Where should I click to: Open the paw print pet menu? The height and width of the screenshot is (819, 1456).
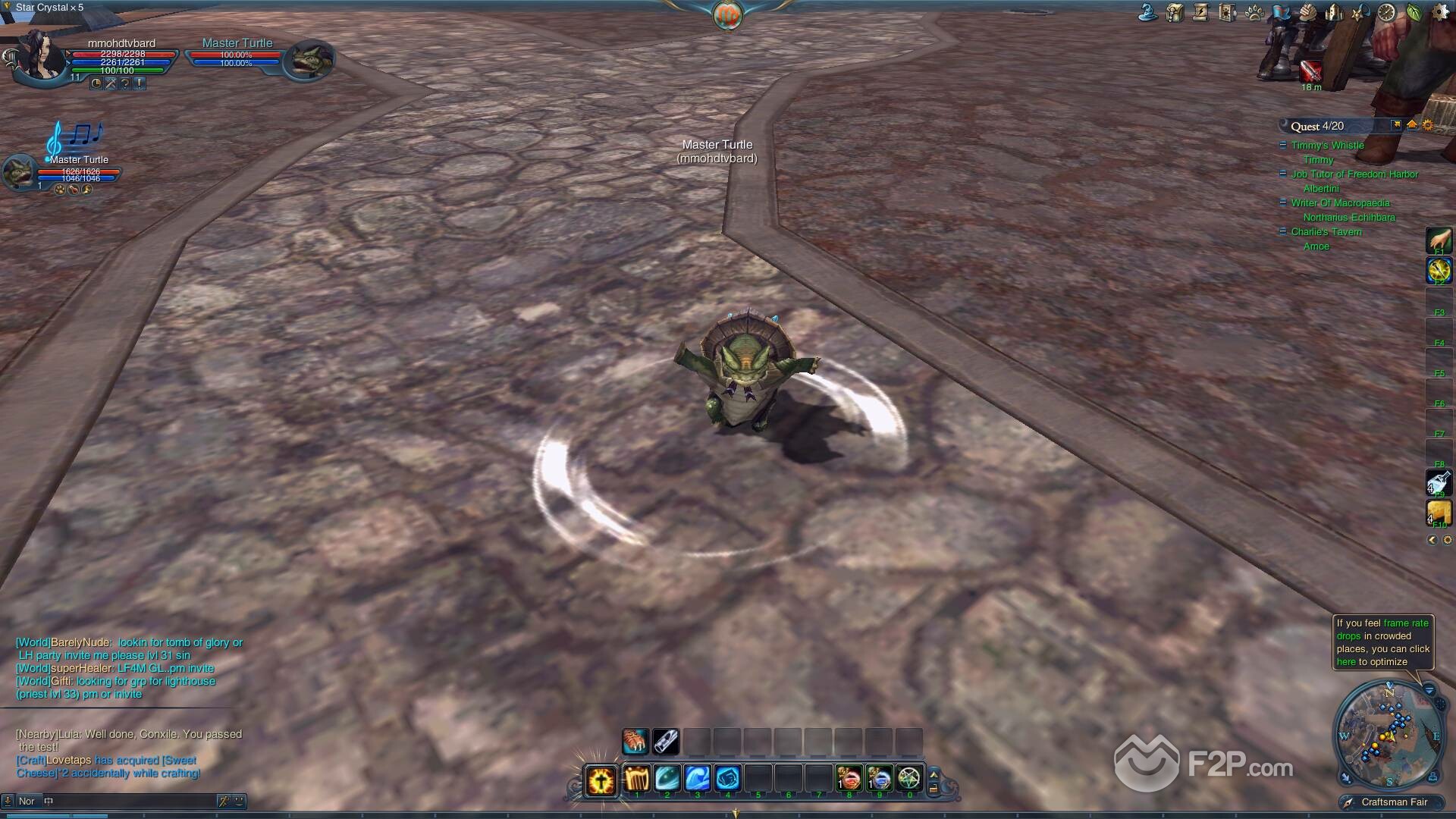[x=1254, y=12]
